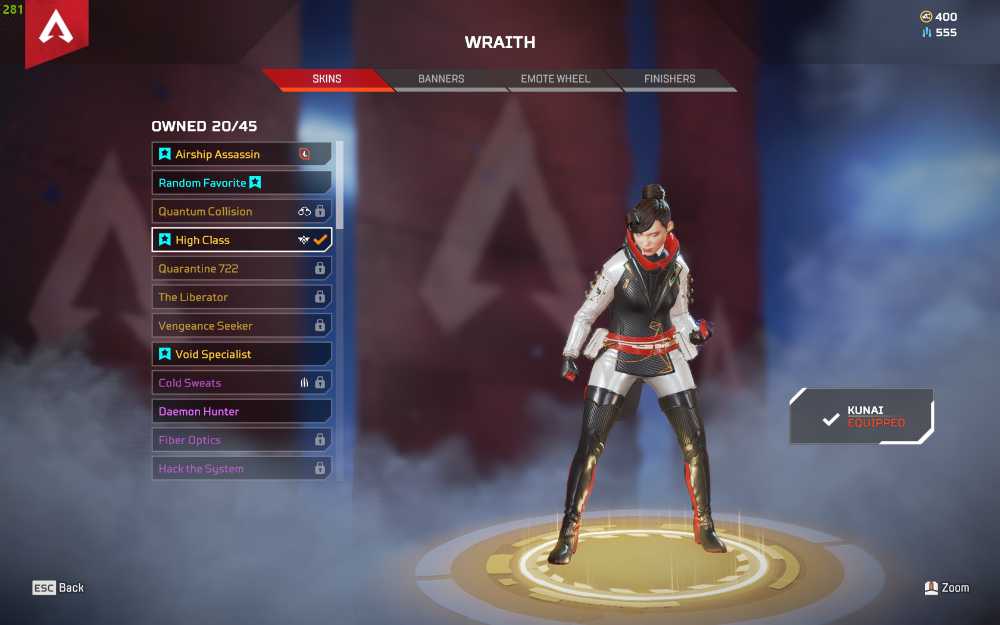The width and height of the screenshot is (1000, 625).
Task: Click the skin list scrollbar
Action: (339, 185)
